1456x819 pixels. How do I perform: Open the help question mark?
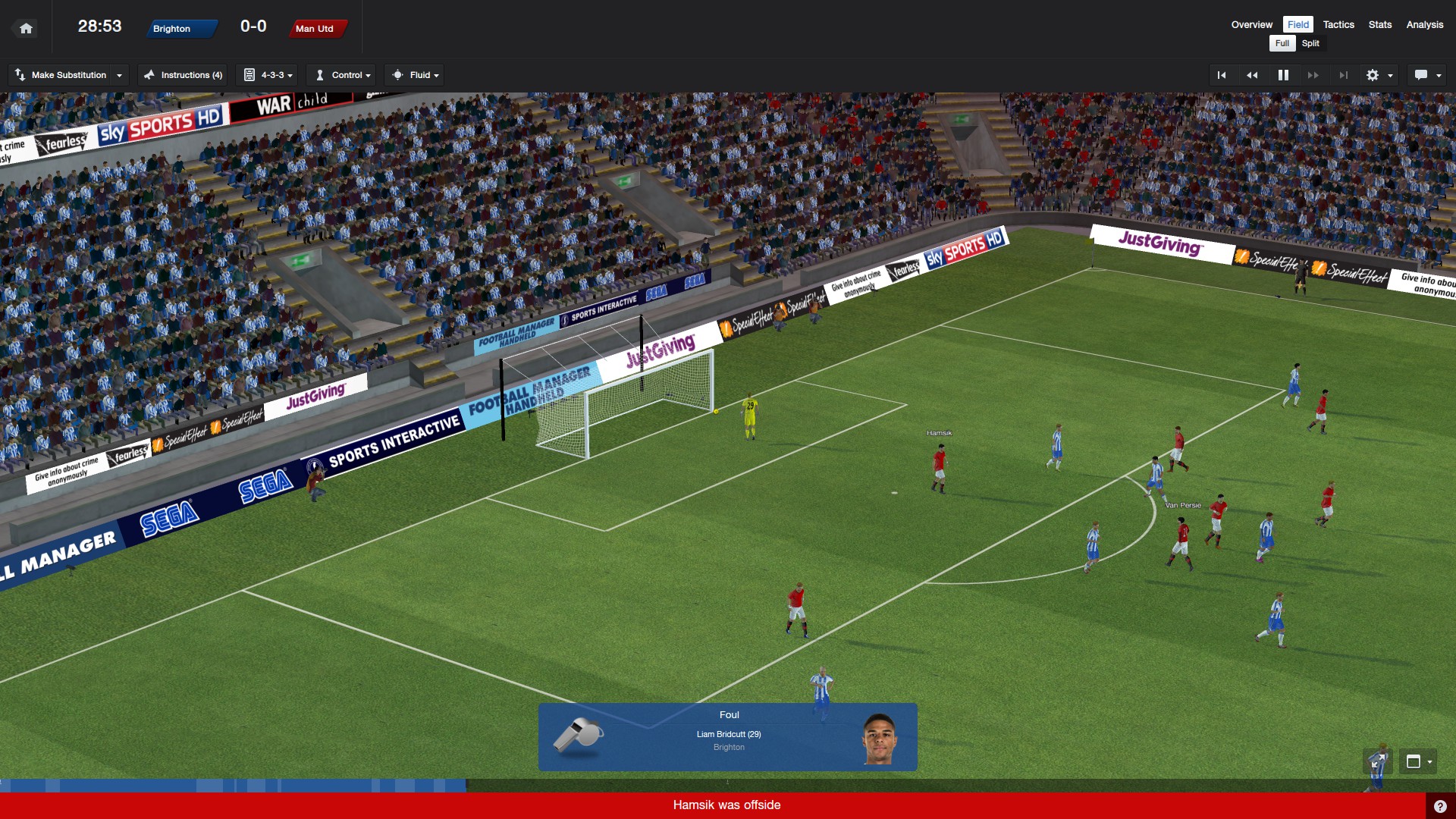1440,806
